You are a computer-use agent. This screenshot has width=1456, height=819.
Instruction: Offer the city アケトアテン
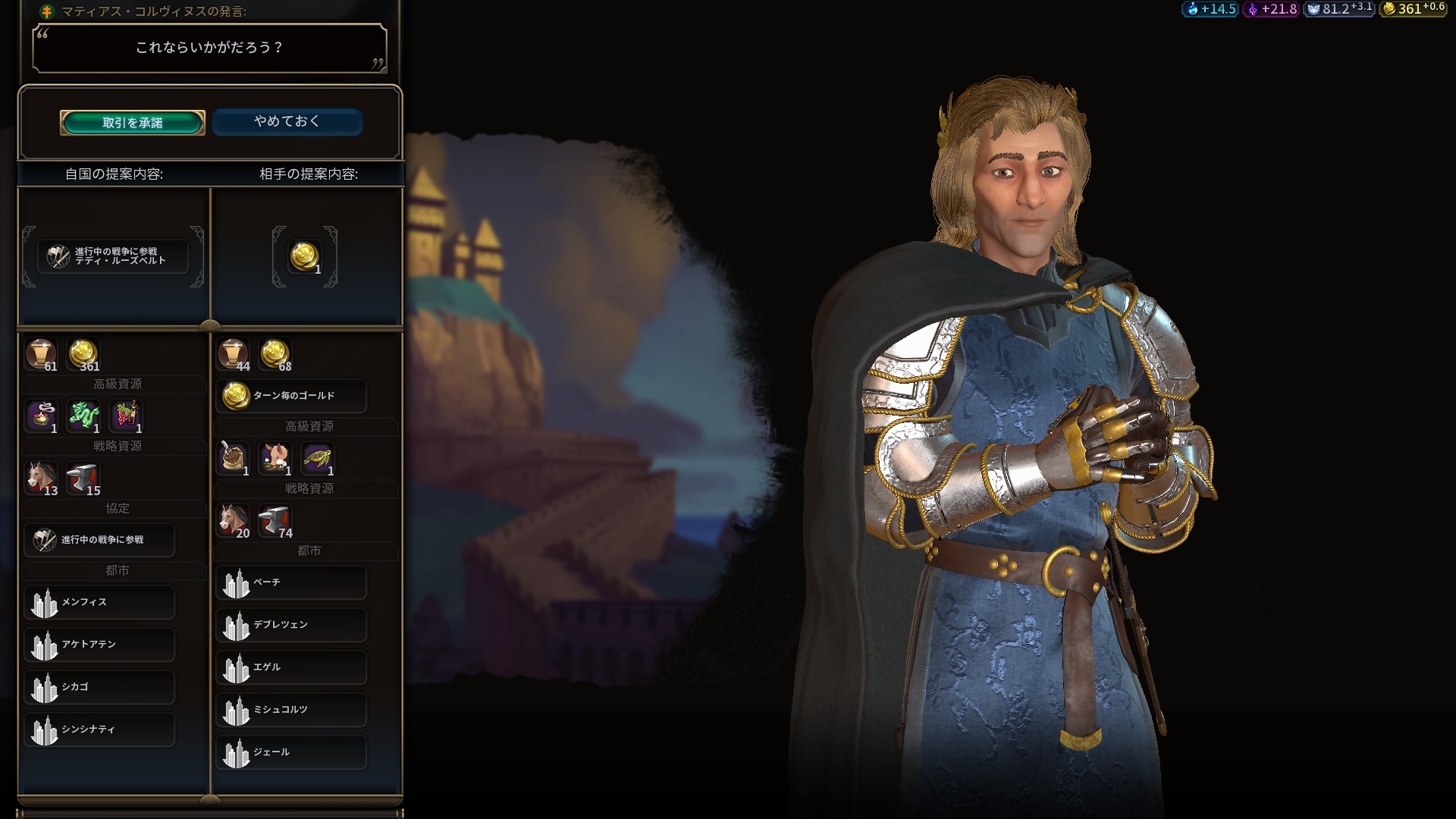[99, 645]
